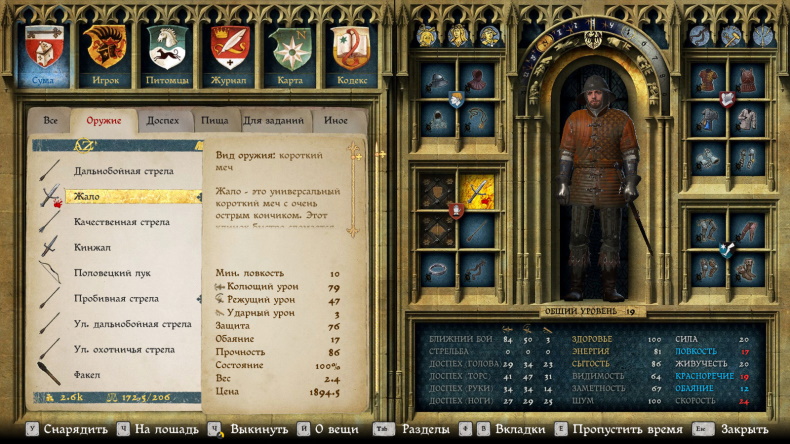Open the Питомцы section
The image size is (790, 444).
coord(167,54)
